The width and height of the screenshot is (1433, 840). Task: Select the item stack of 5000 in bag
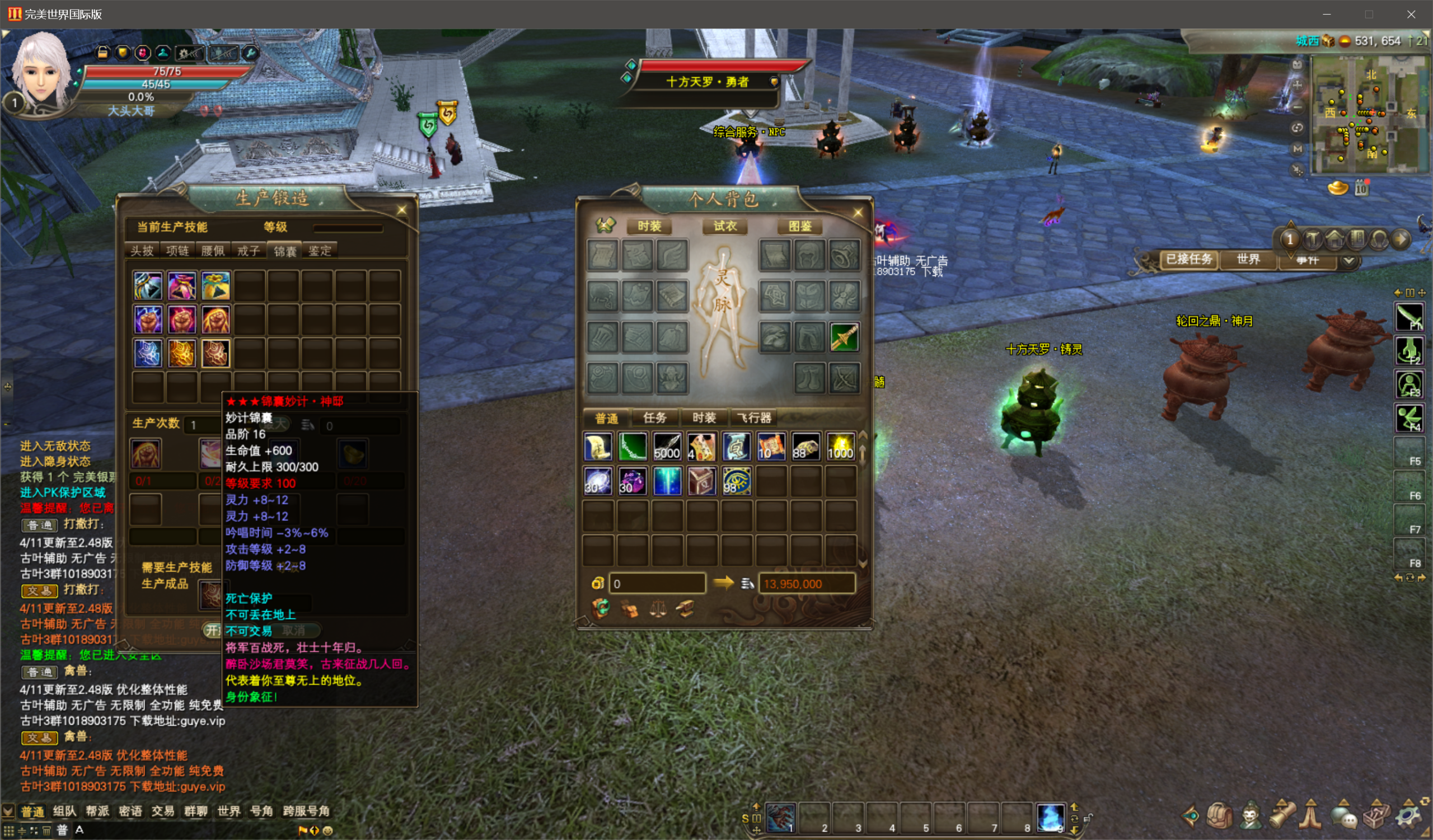point(667,447)
